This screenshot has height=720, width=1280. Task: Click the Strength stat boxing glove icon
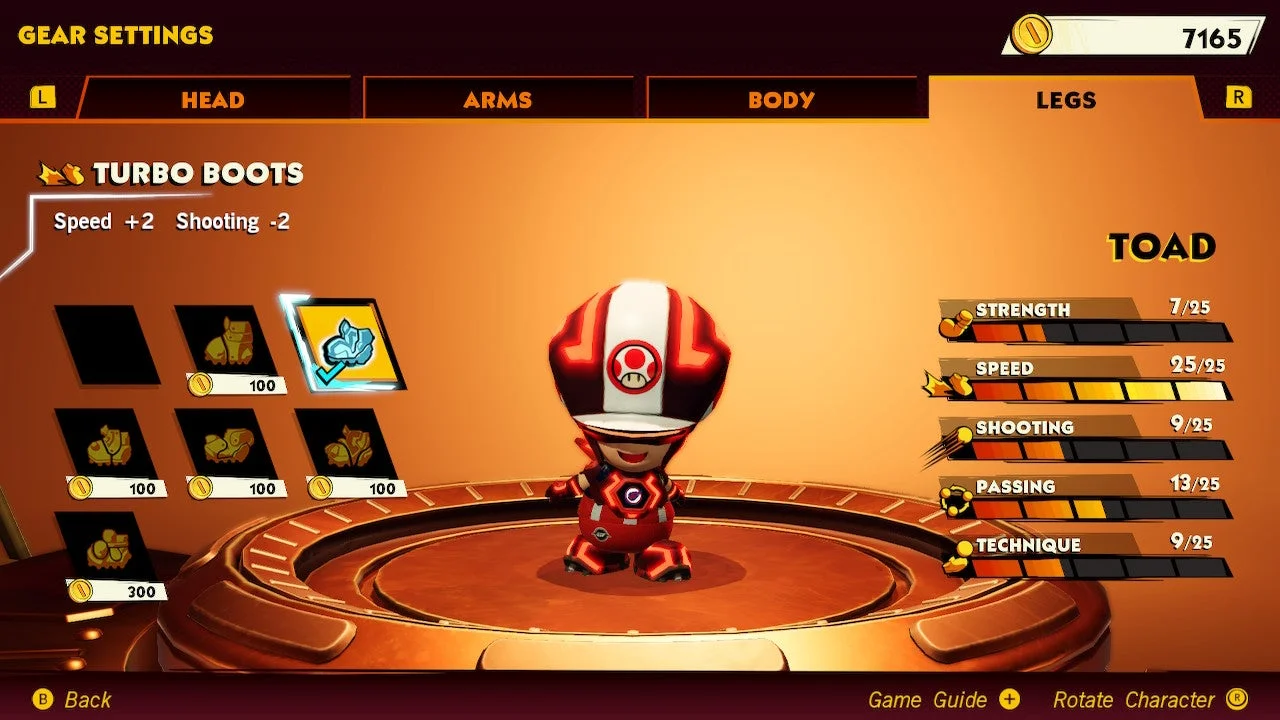(953, 320)
